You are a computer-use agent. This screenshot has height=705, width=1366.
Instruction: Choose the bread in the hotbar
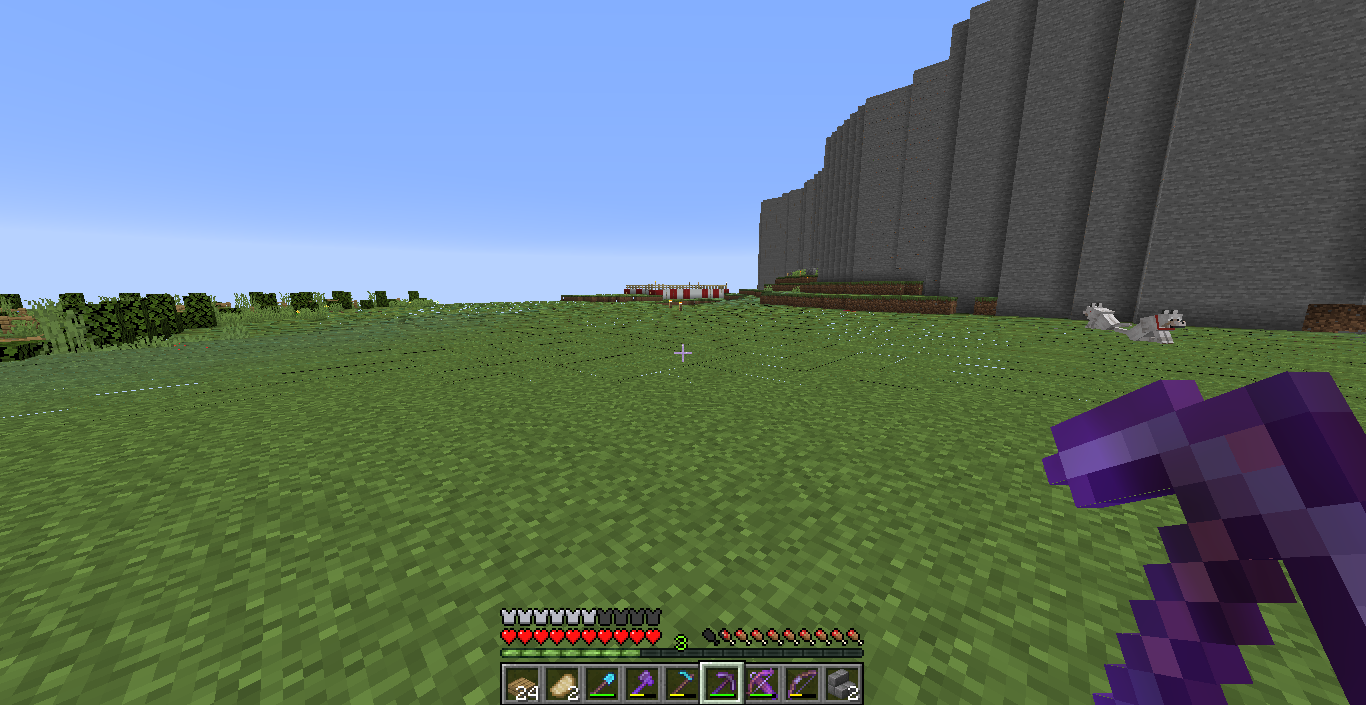tap(562, 684)
